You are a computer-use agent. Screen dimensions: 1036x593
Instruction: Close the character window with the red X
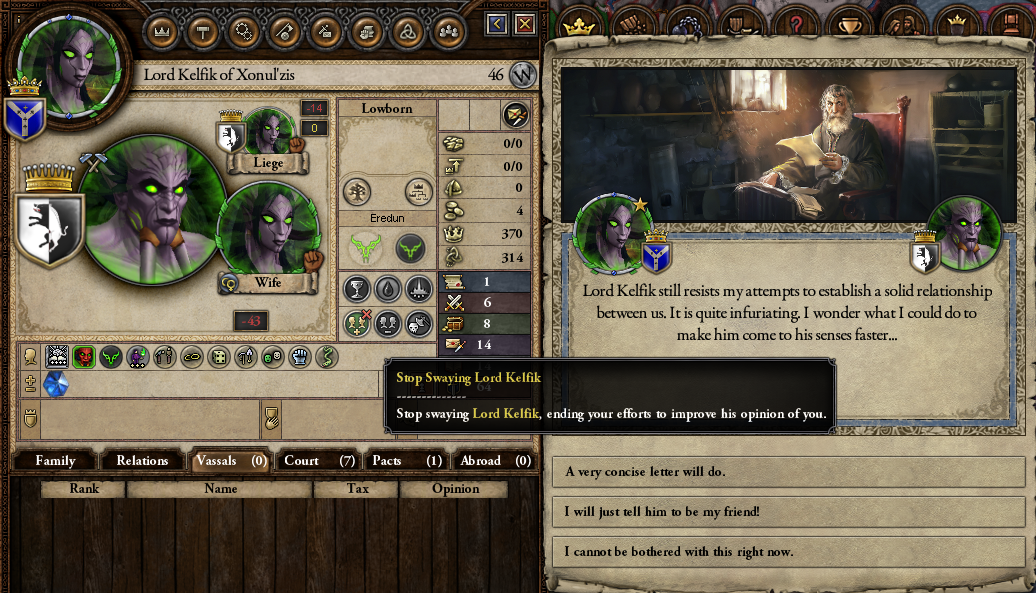tap(523, 24)
